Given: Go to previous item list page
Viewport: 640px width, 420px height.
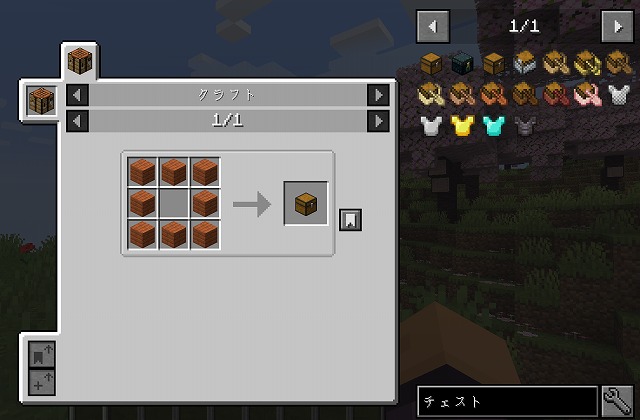Looking at the screenshot, I should coord(432,25).
